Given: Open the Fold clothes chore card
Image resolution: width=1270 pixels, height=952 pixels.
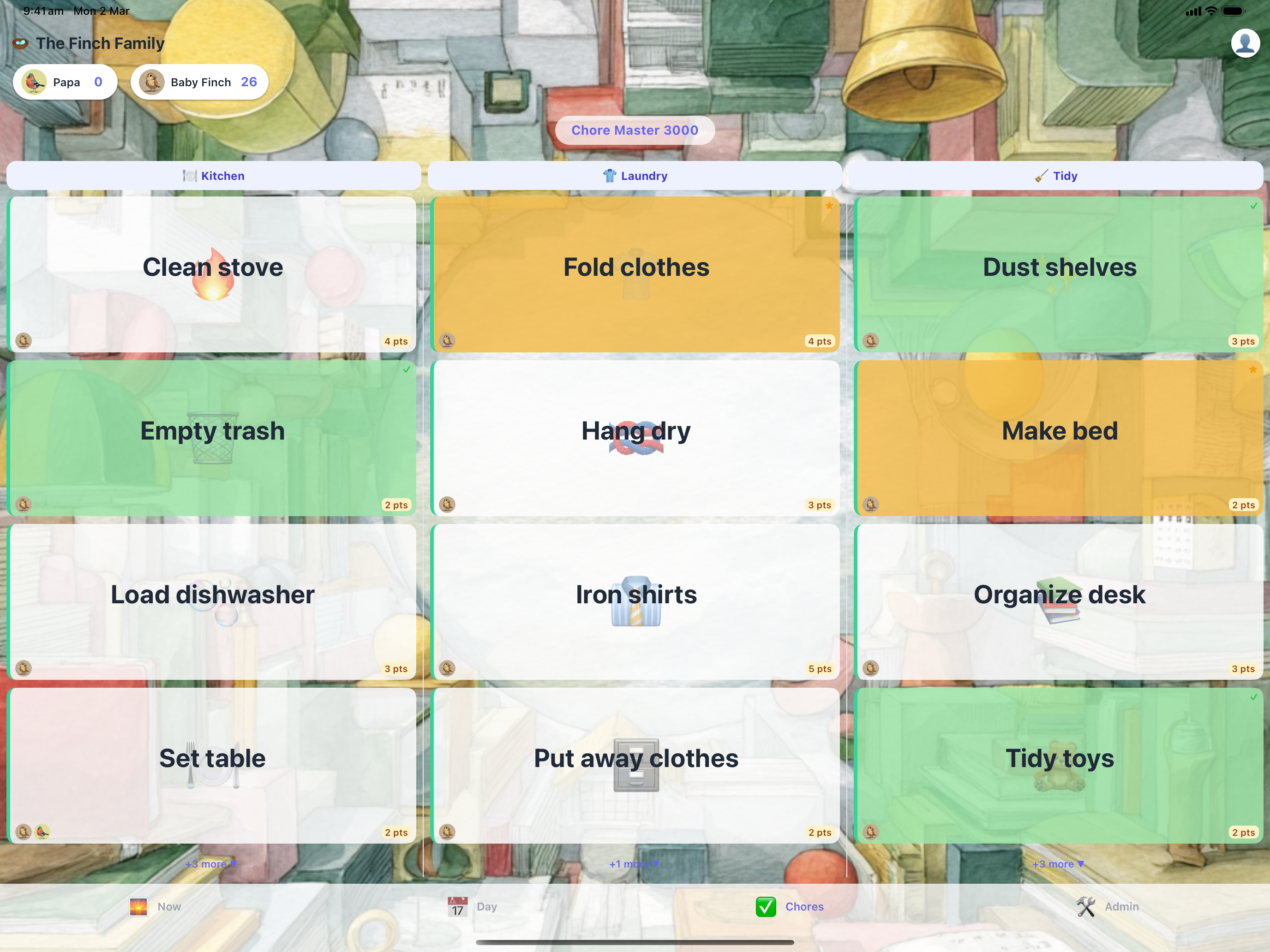Looking at the screenshot, I should pyautogui.click(x=635, y=267).
